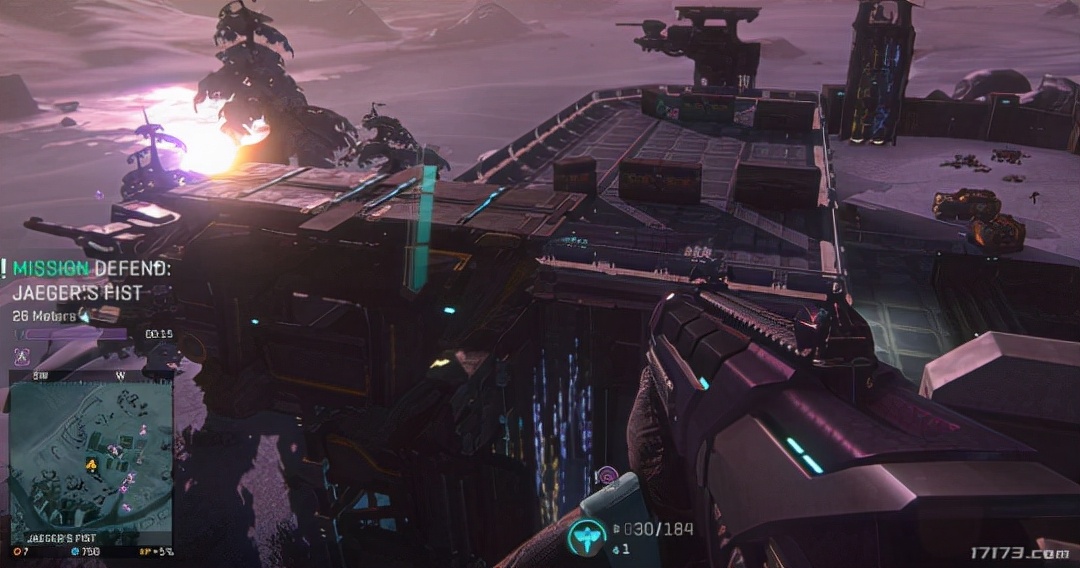Activate the winged ability icon beside ammo
The height and width of the screenshot is (568, 1080).
pos(587,537)
